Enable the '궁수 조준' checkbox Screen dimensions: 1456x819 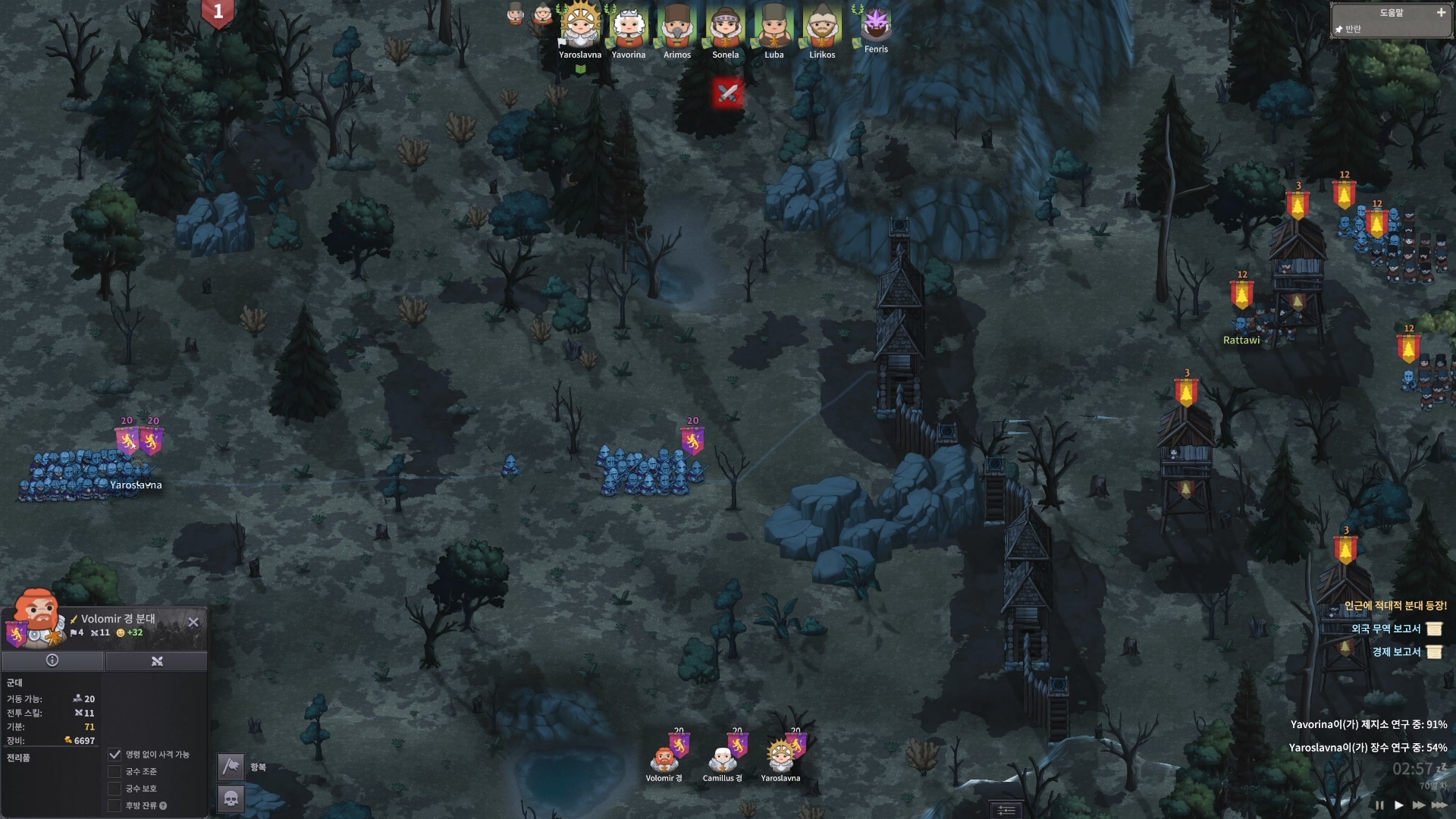(x=115, y=771)
